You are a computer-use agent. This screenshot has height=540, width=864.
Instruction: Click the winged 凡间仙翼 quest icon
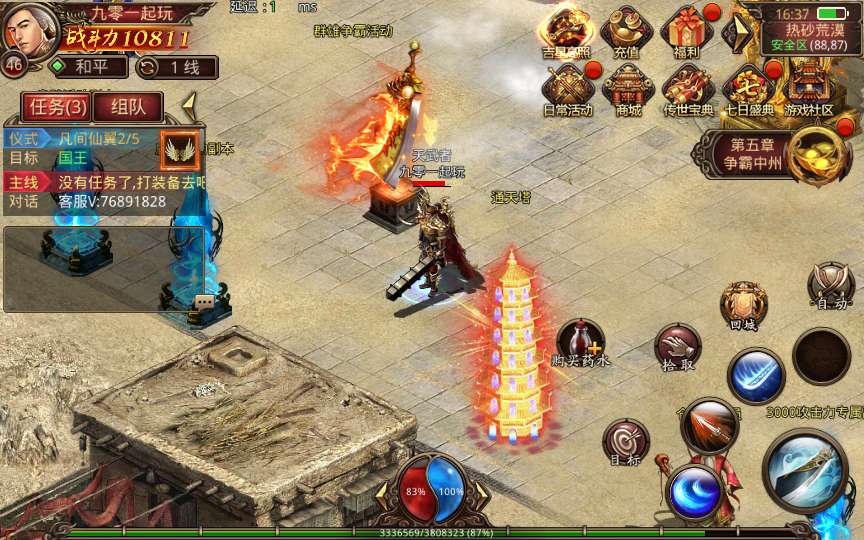(x=181, y=149)
